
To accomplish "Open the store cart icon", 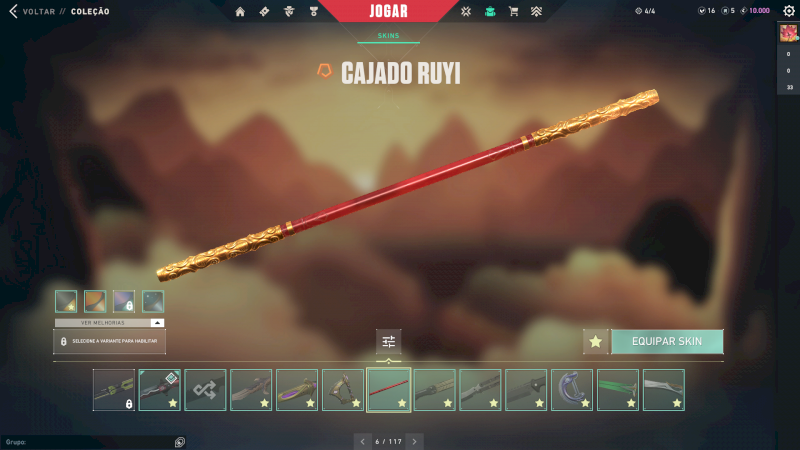I will [513, 12].
